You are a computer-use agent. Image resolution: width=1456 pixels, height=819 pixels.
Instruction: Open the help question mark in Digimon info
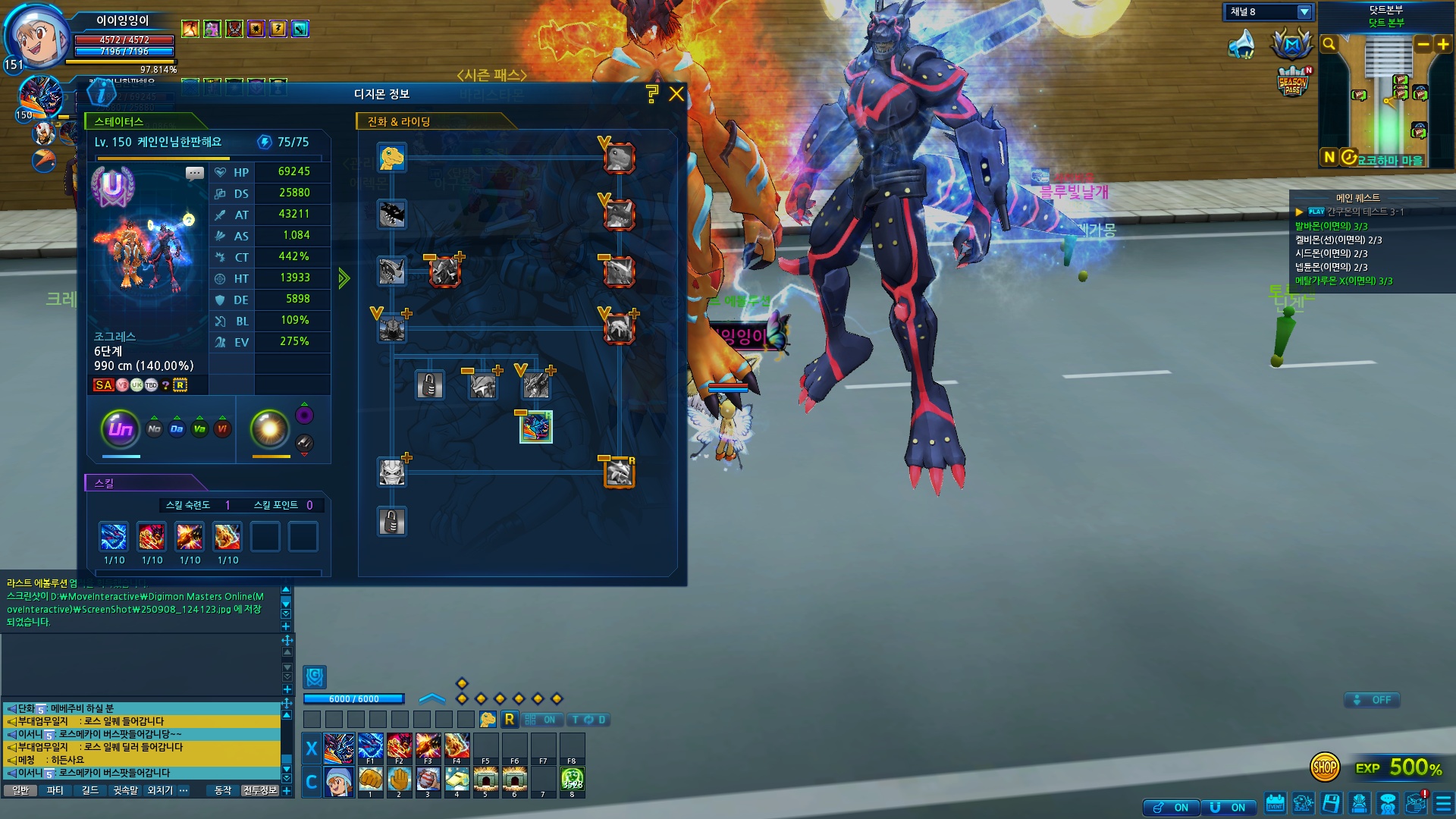[x=651, y=94]
